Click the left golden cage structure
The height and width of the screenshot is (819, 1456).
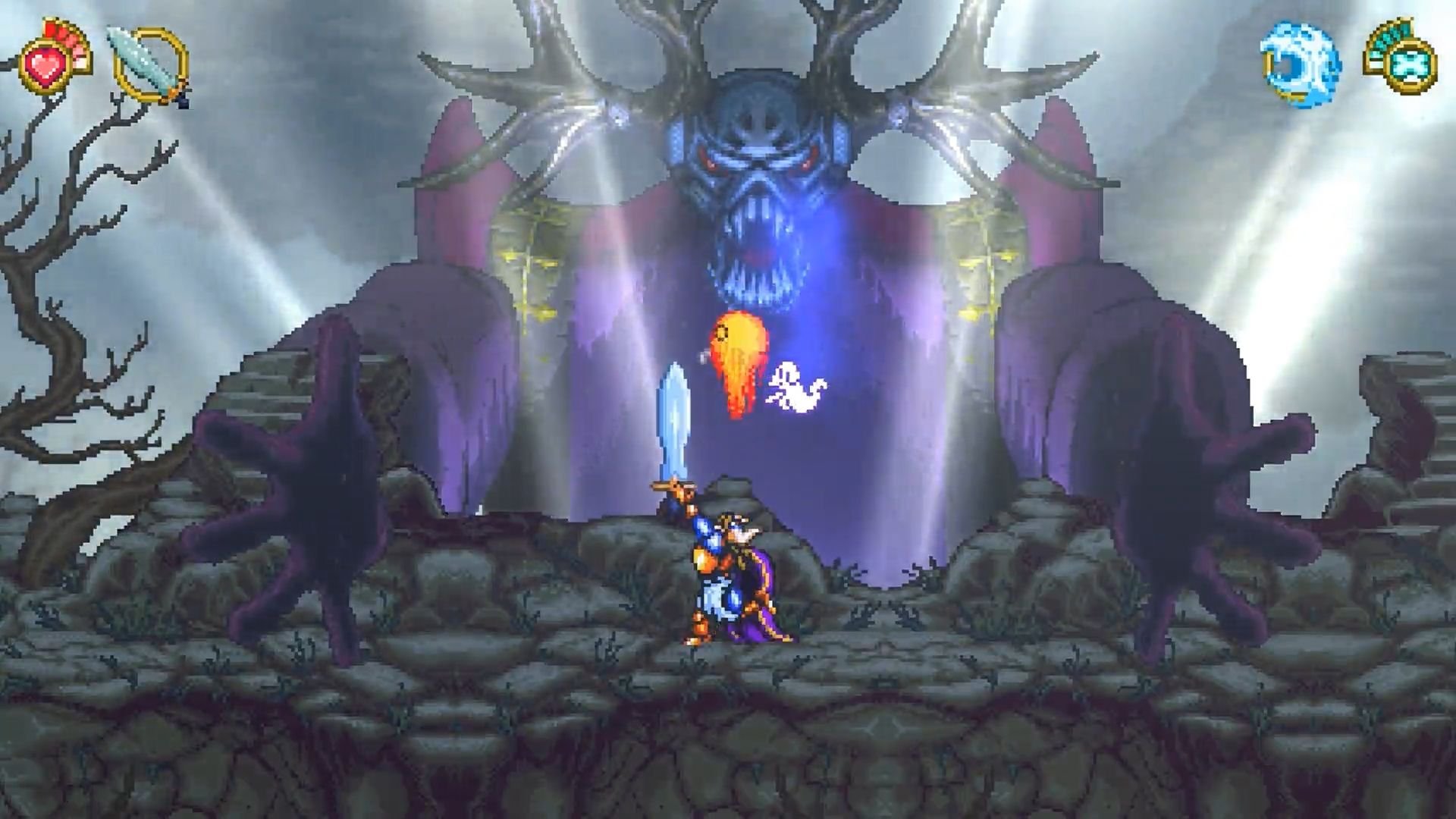[527, 258]
